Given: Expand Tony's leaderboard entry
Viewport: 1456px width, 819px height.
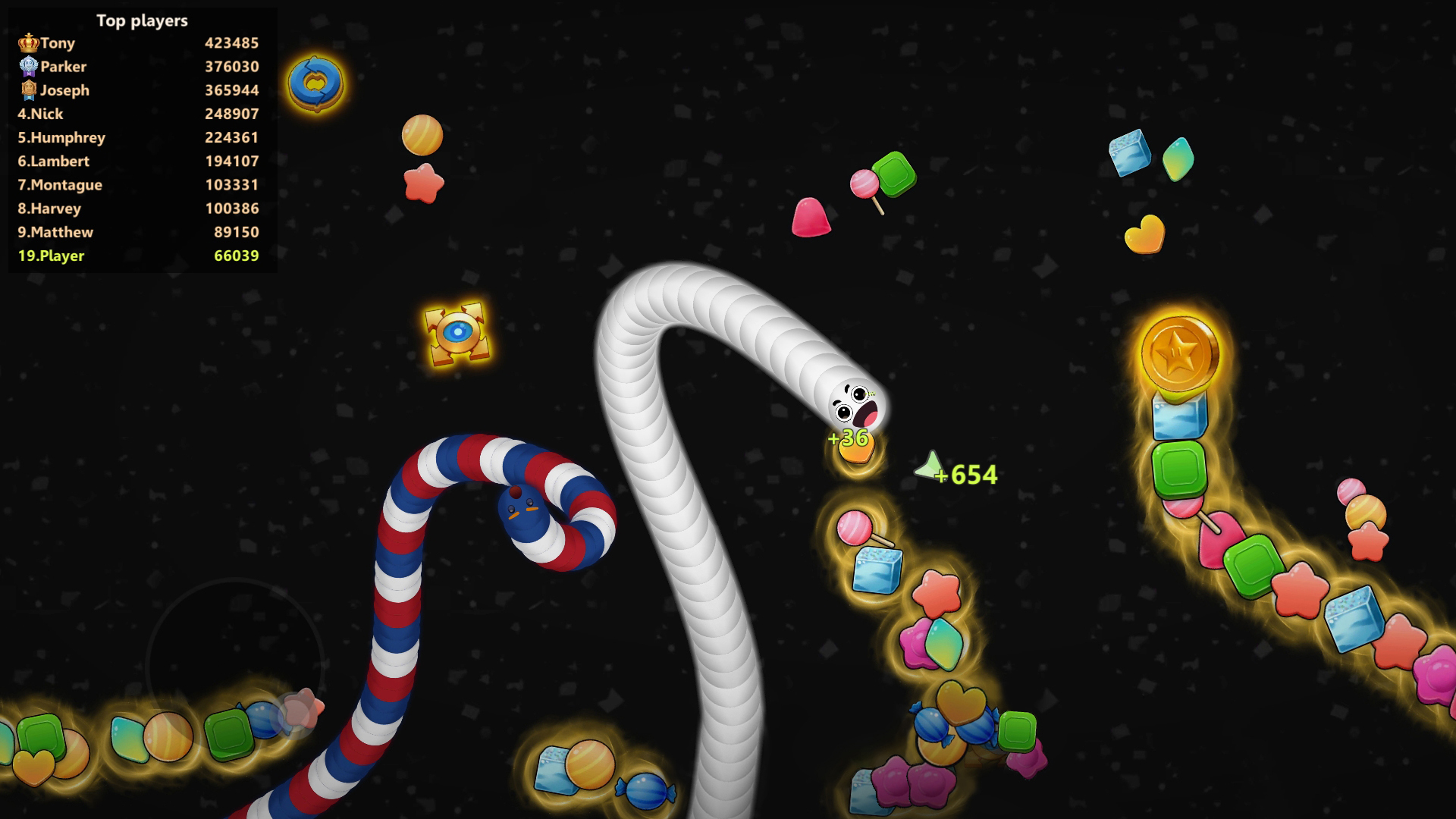Looking at the screenshot, I should (140, 42).
